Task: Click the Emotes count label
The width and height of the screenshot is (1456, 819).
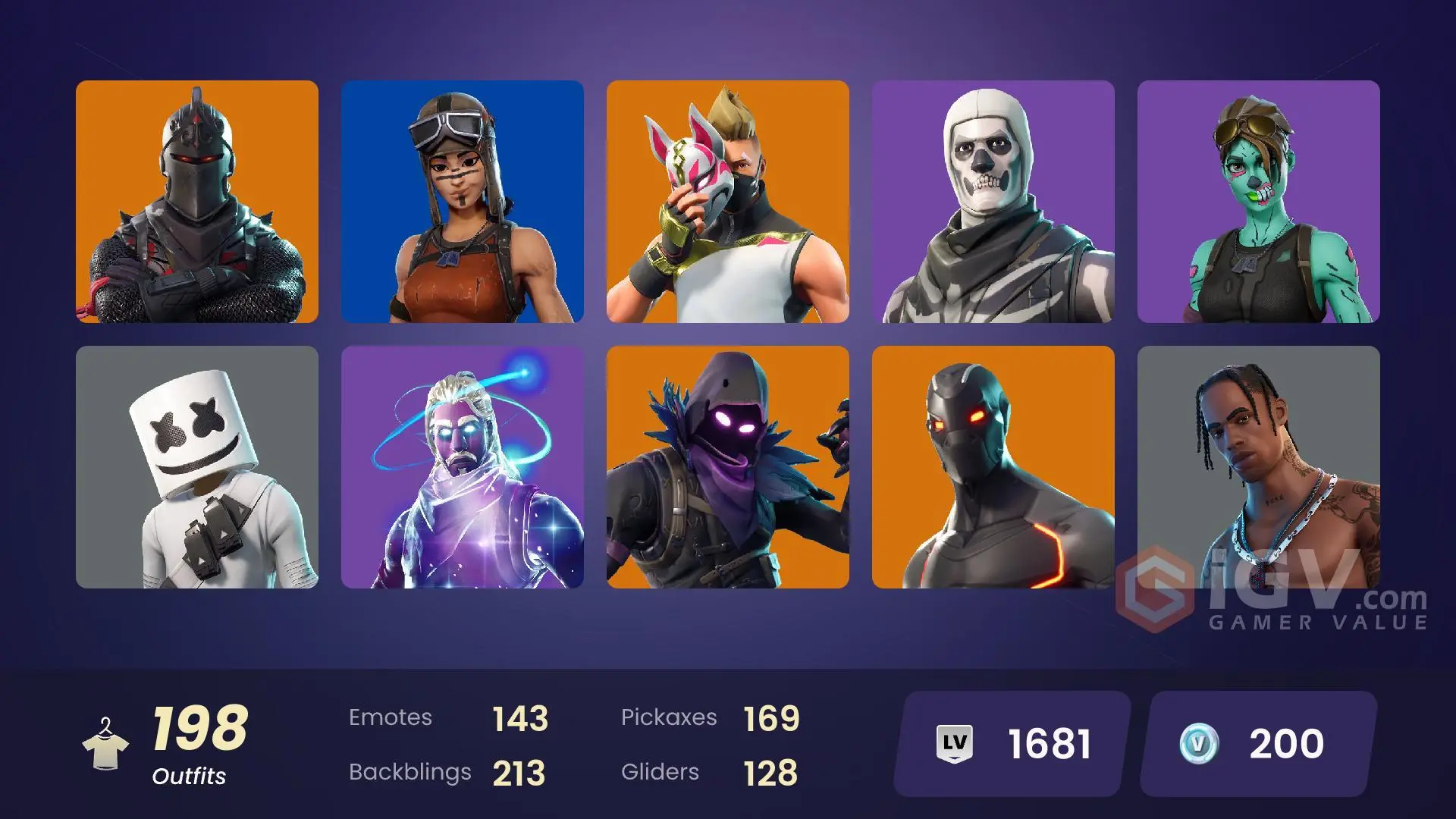Action: tap(391, 717)
